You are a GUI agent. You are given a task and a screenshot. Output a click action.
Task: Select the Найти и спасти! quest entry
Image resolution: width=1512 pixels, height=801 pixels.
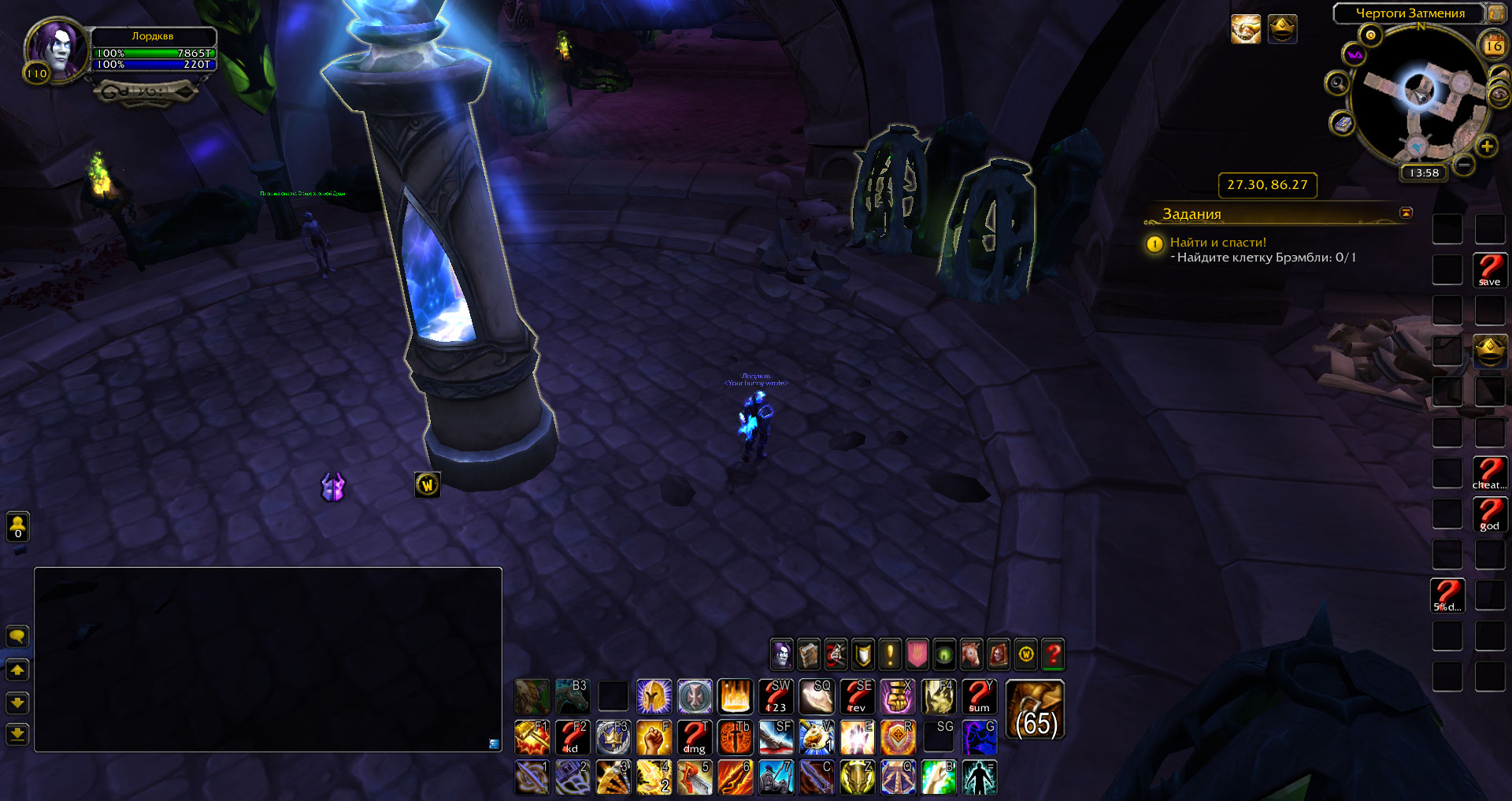click(x=1217, y=243)
